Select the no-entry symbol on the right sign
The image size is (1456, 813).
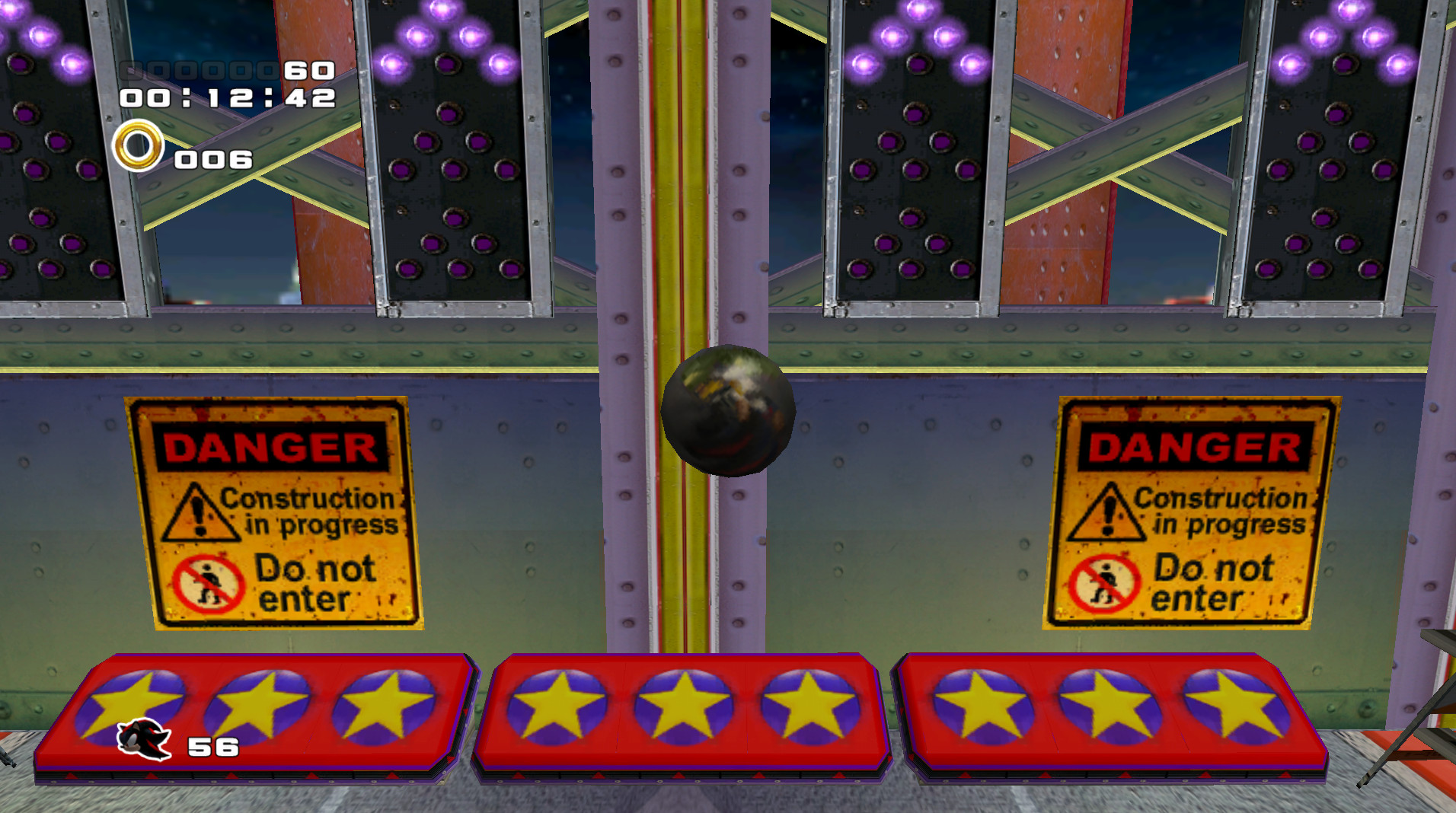pos(1104,583)
